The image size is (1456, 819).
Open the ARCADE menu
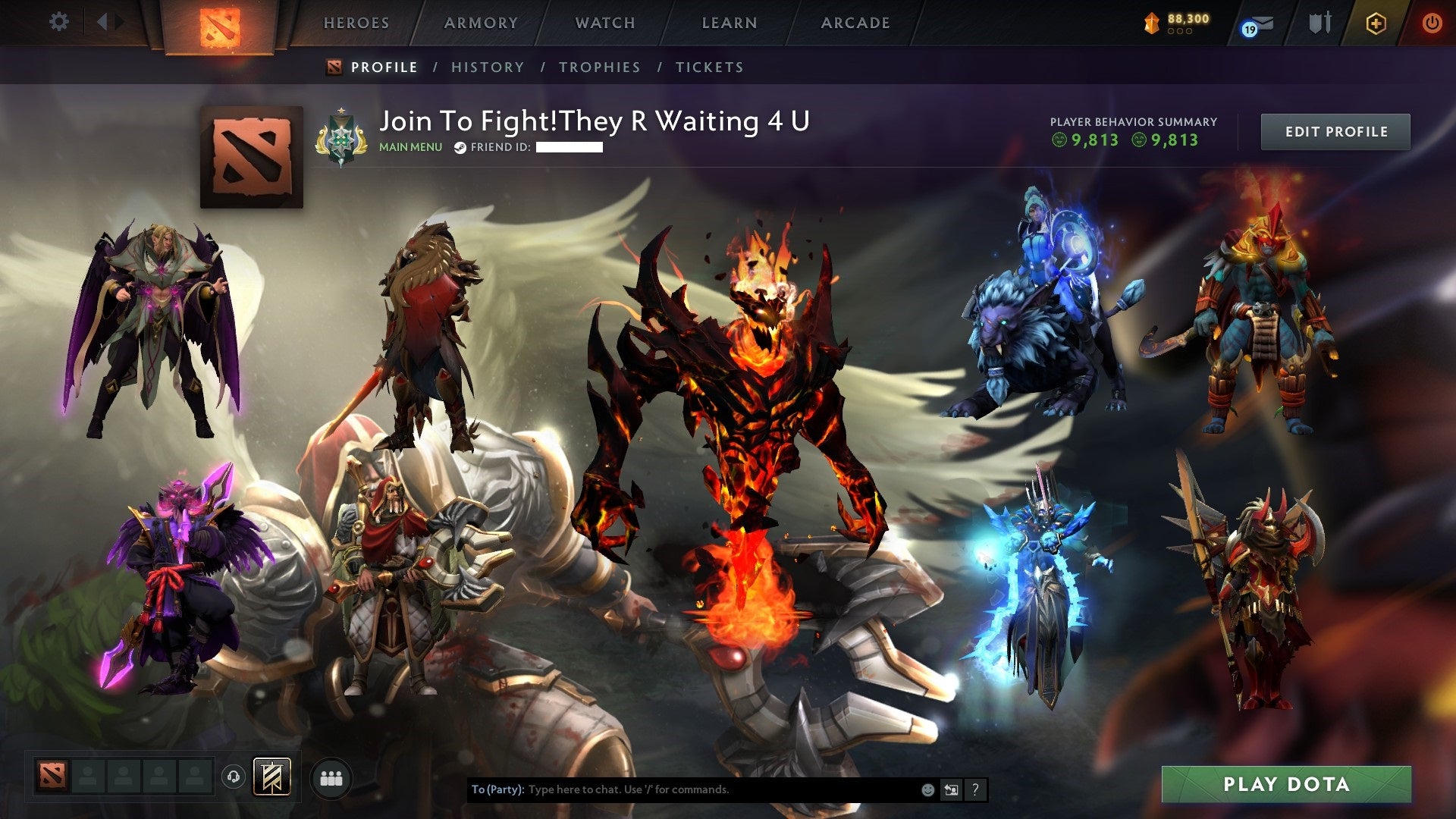pyautogui.click(x=855, y=23)
